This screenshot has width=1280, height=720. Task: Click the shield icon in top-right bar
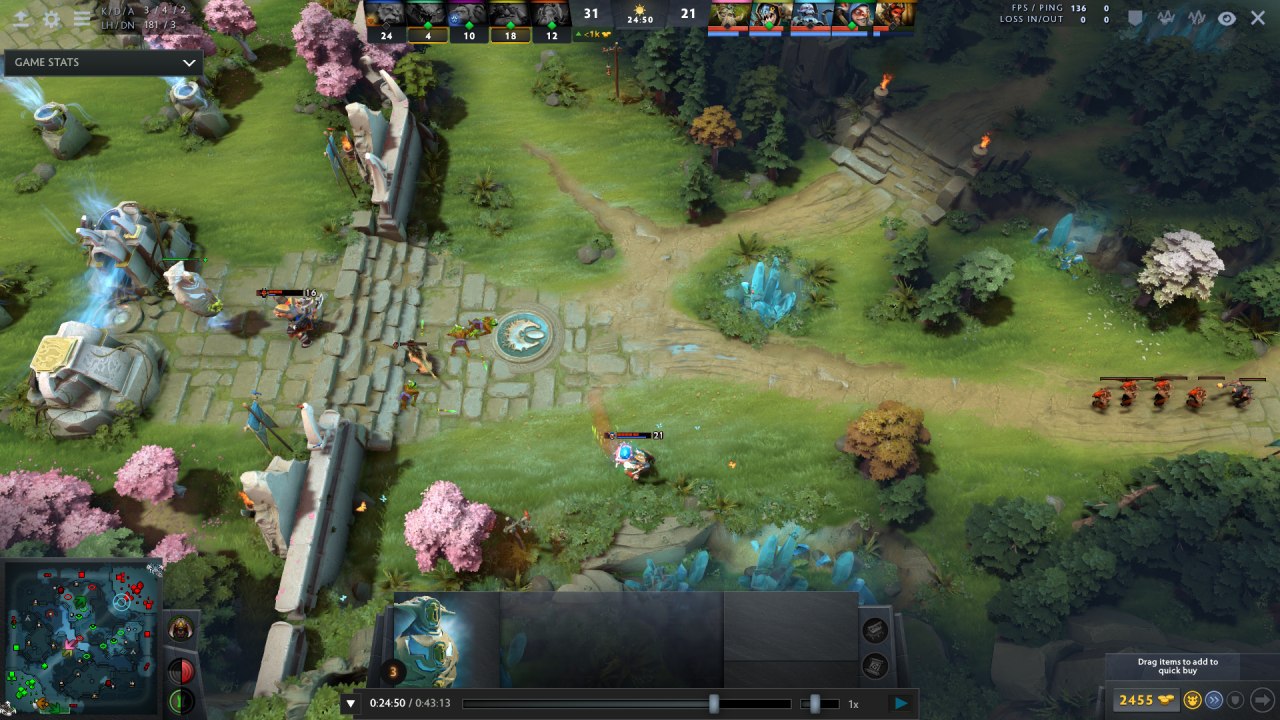click(x=1136, y=18)
